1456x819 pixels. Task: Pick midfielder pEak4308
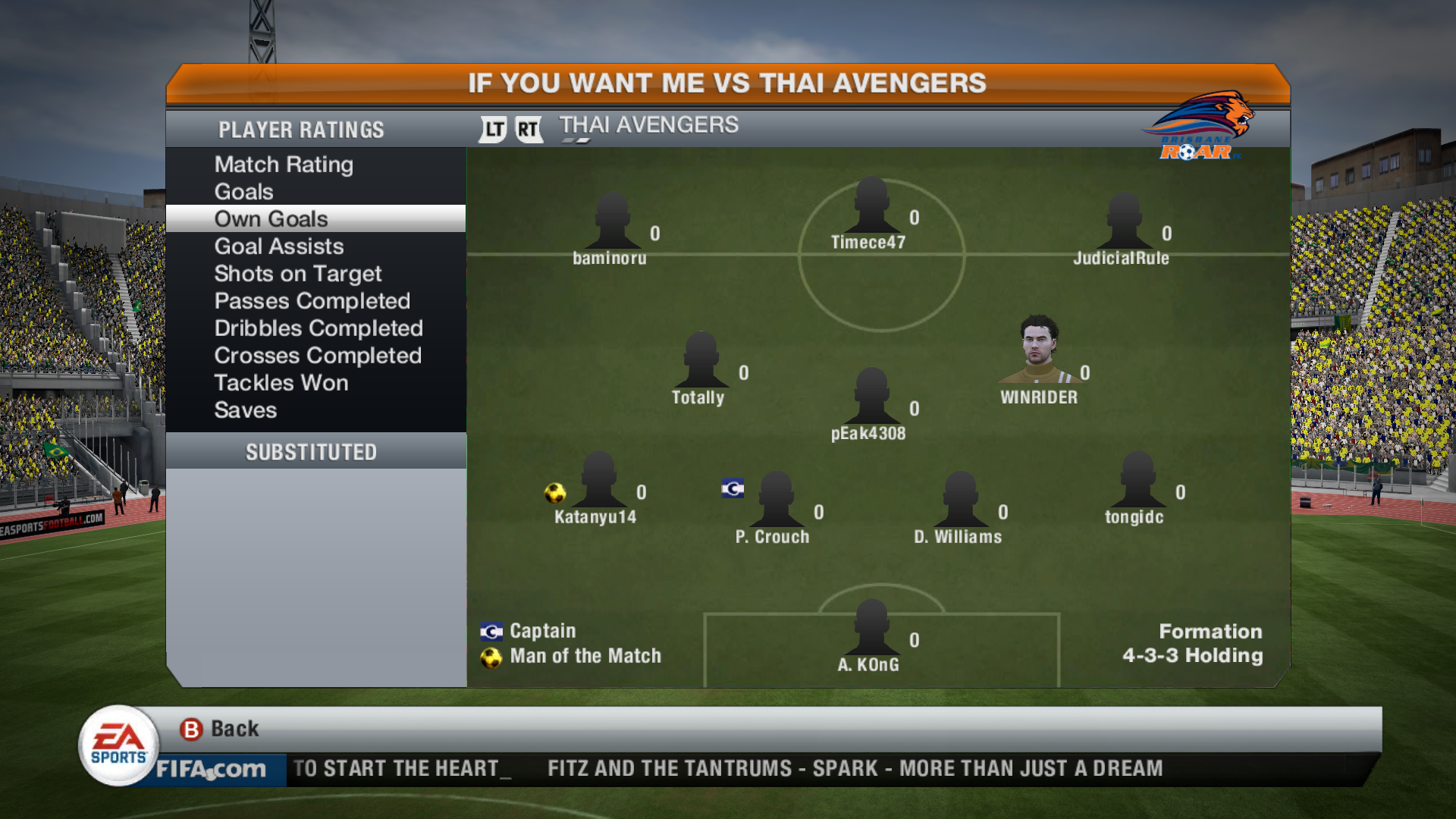point(871,398)
